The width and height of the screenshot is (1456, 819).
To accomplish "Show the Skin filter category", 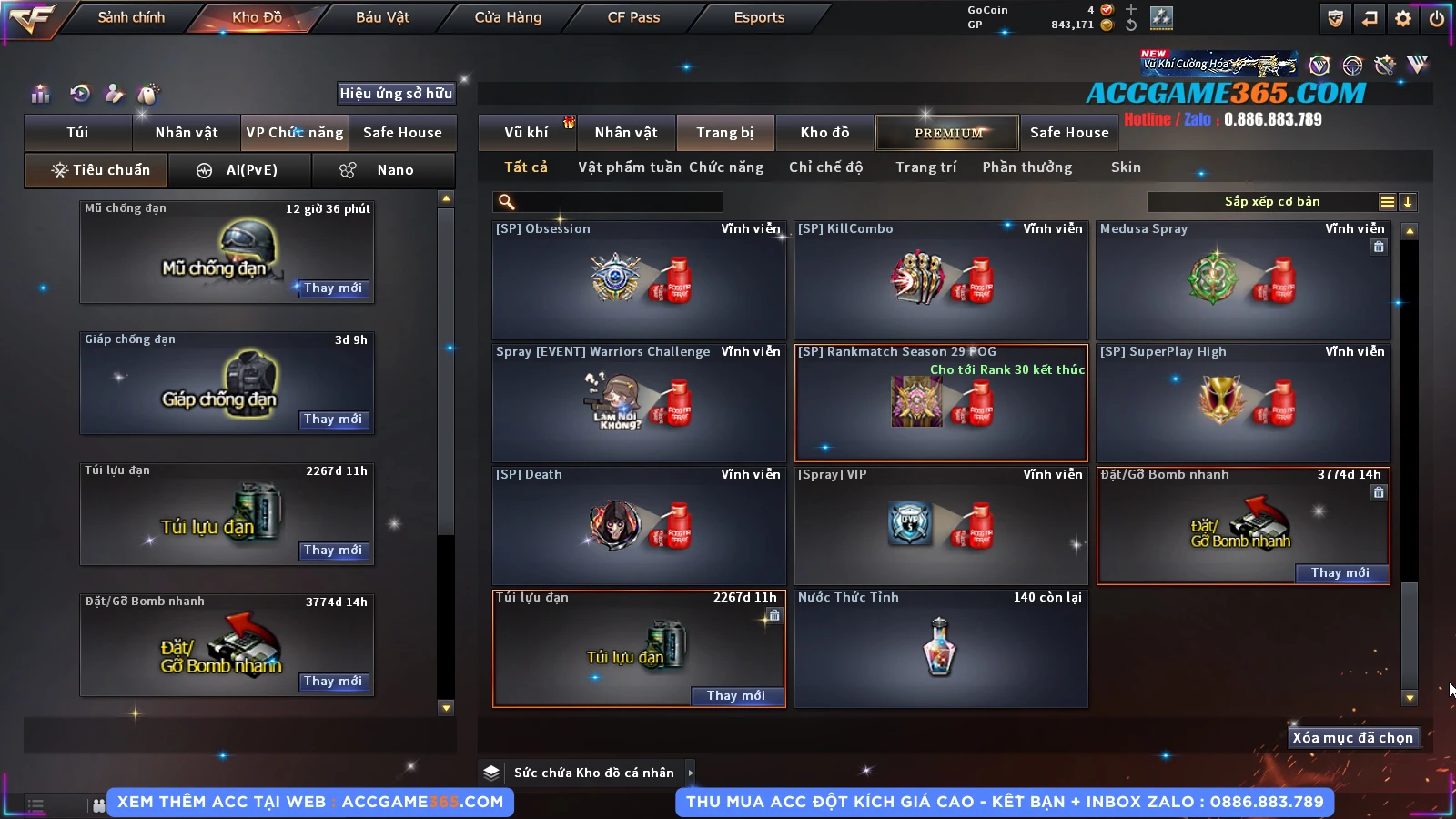I will click(1126, 167).
